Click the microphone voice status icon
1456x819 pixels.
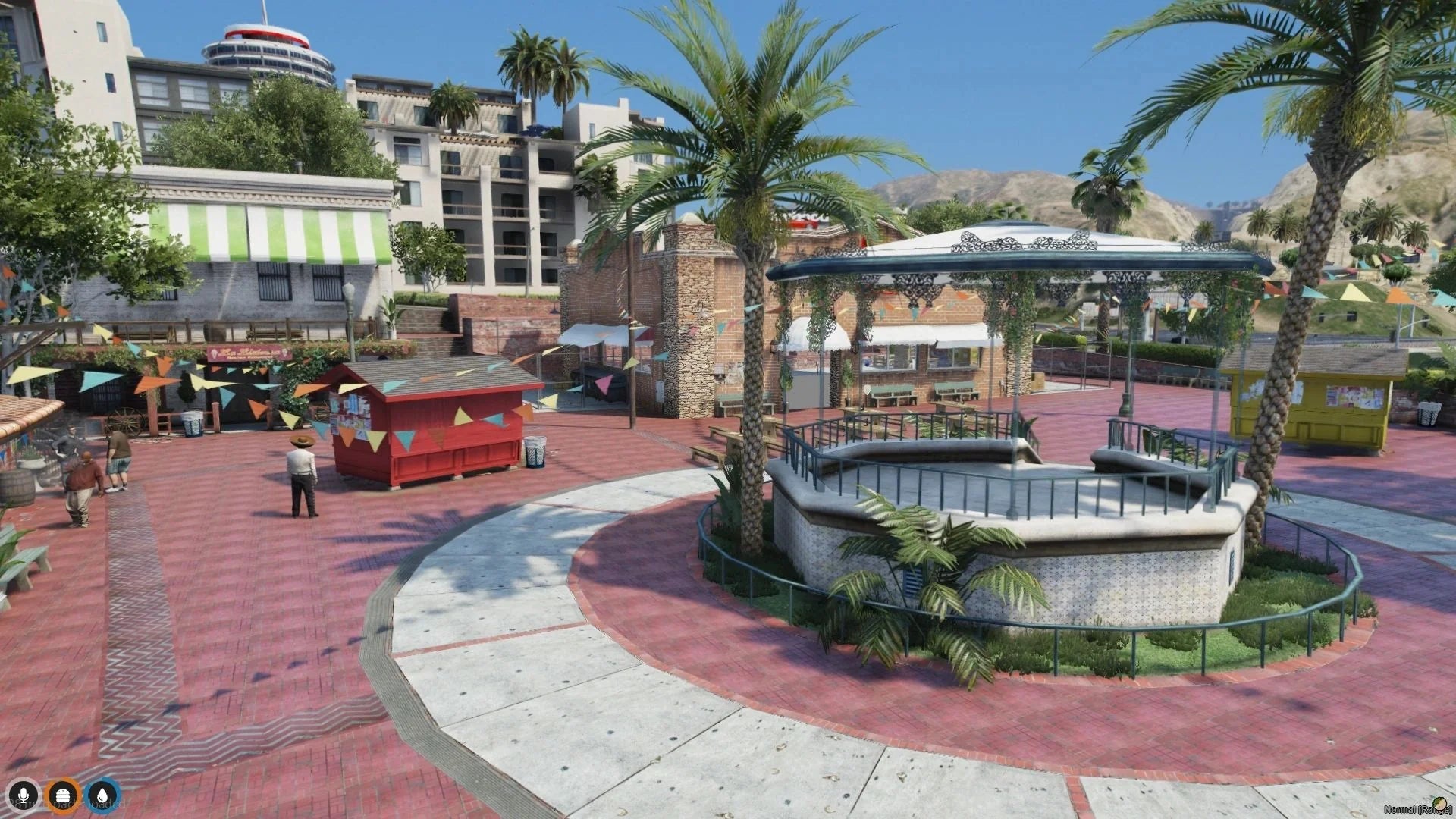(x=24, y=795)
